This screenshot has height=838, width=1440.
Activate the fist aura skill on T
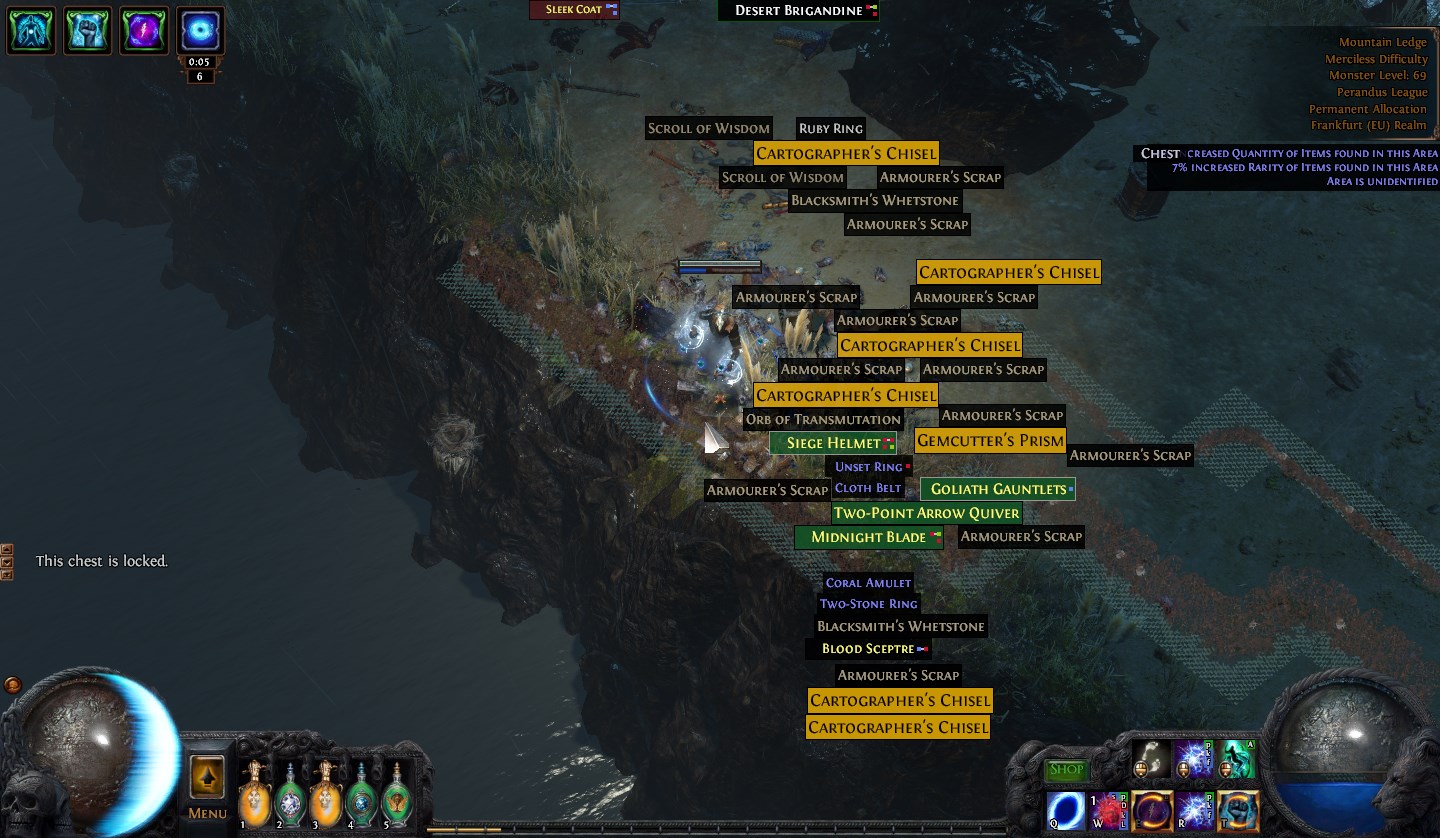click(x=1238, y=811)
